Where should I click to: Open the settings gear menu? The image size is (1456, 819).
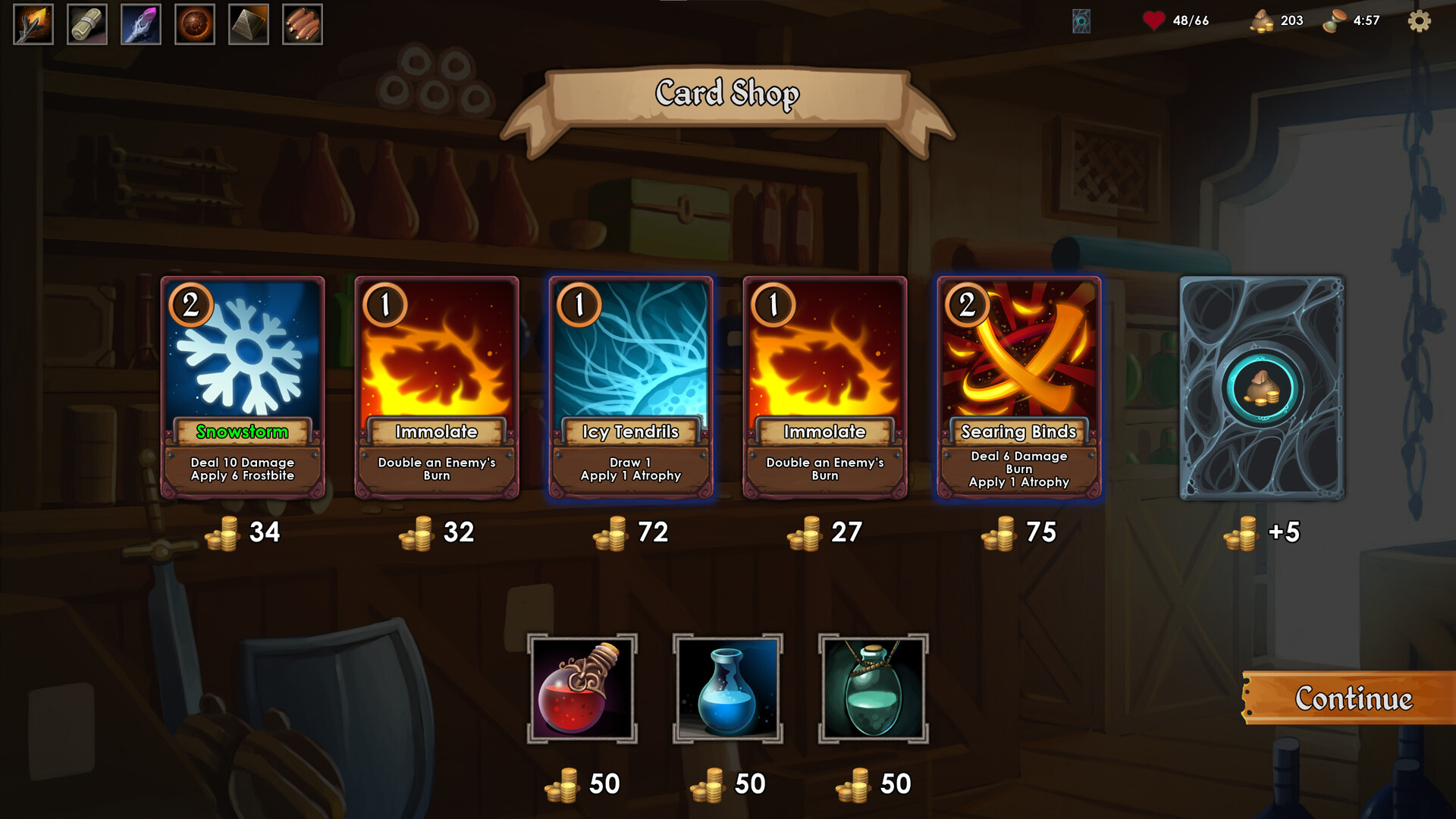1419,23
